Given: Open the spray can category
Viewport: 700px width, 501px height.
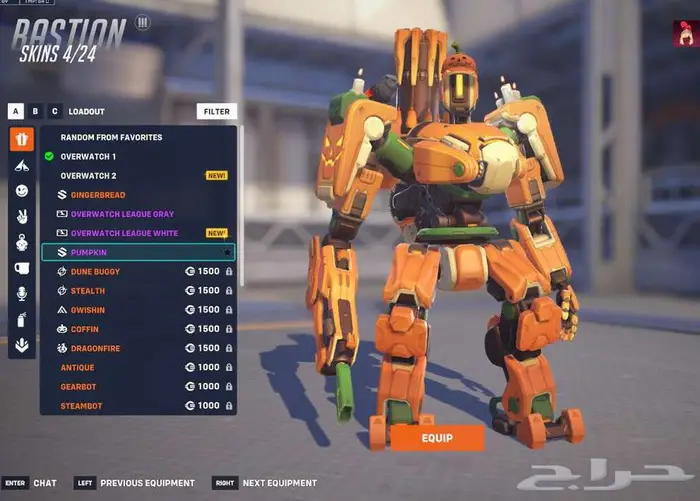Looking at the screenshot, I should (x=22, y=320).
